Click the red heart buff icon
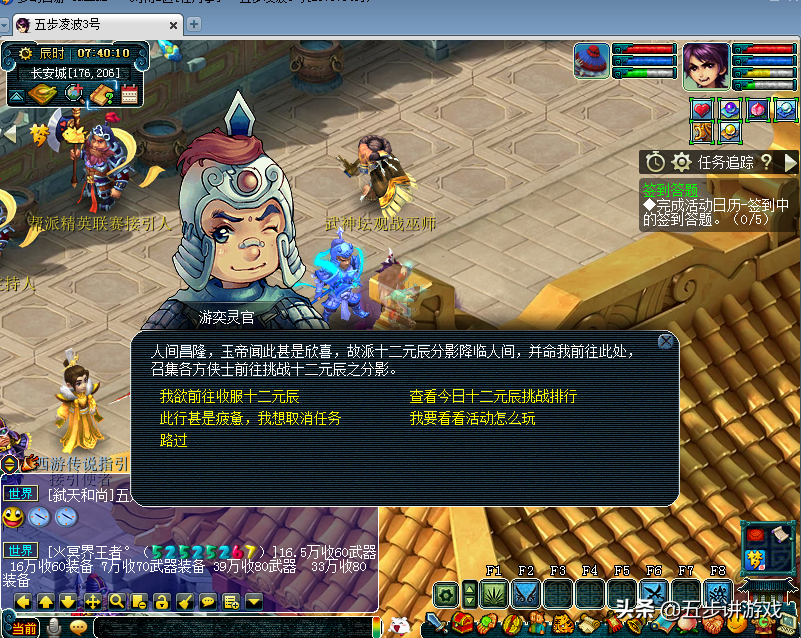Screen dimensions: 801x638 click(x=702, y=109)
